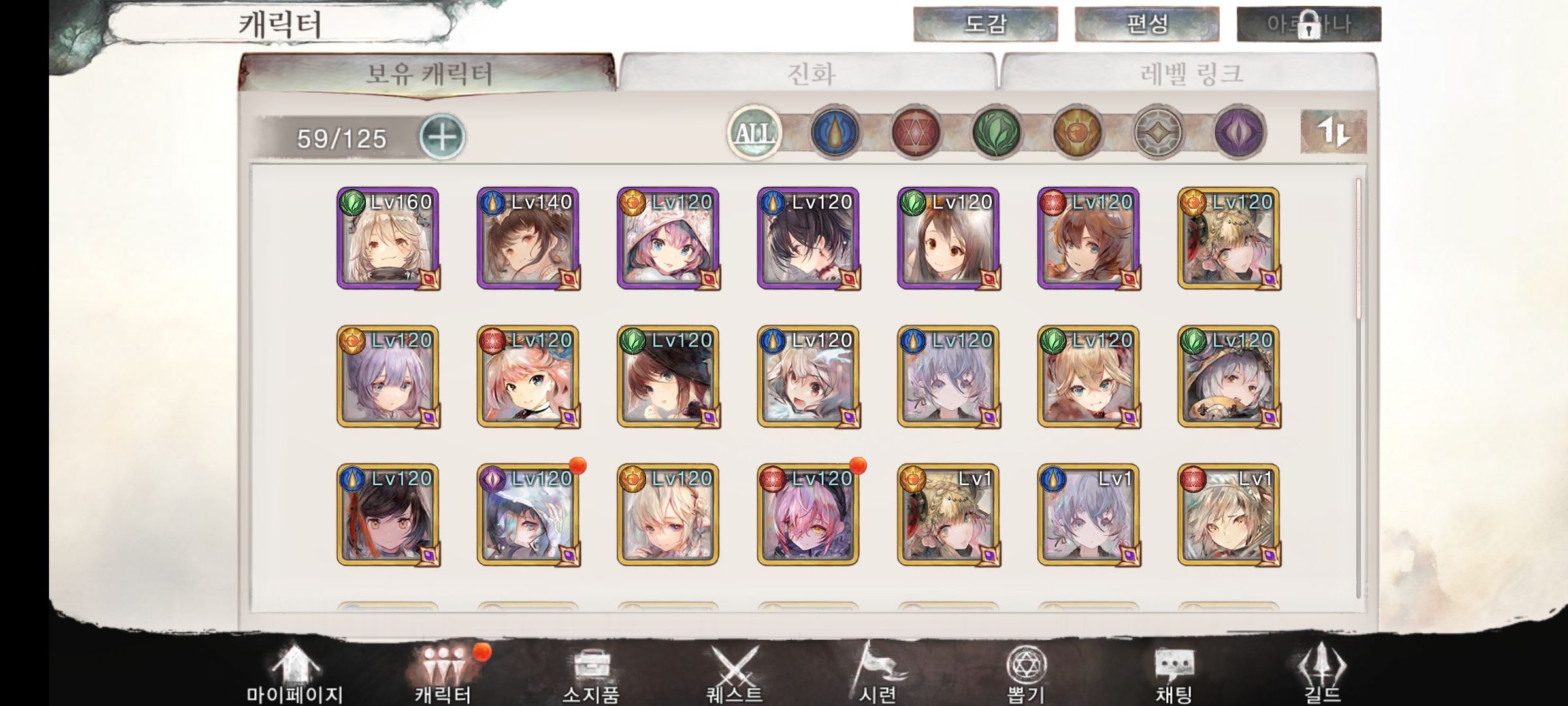Select the Lv140 character portrait

pos(528,239)
